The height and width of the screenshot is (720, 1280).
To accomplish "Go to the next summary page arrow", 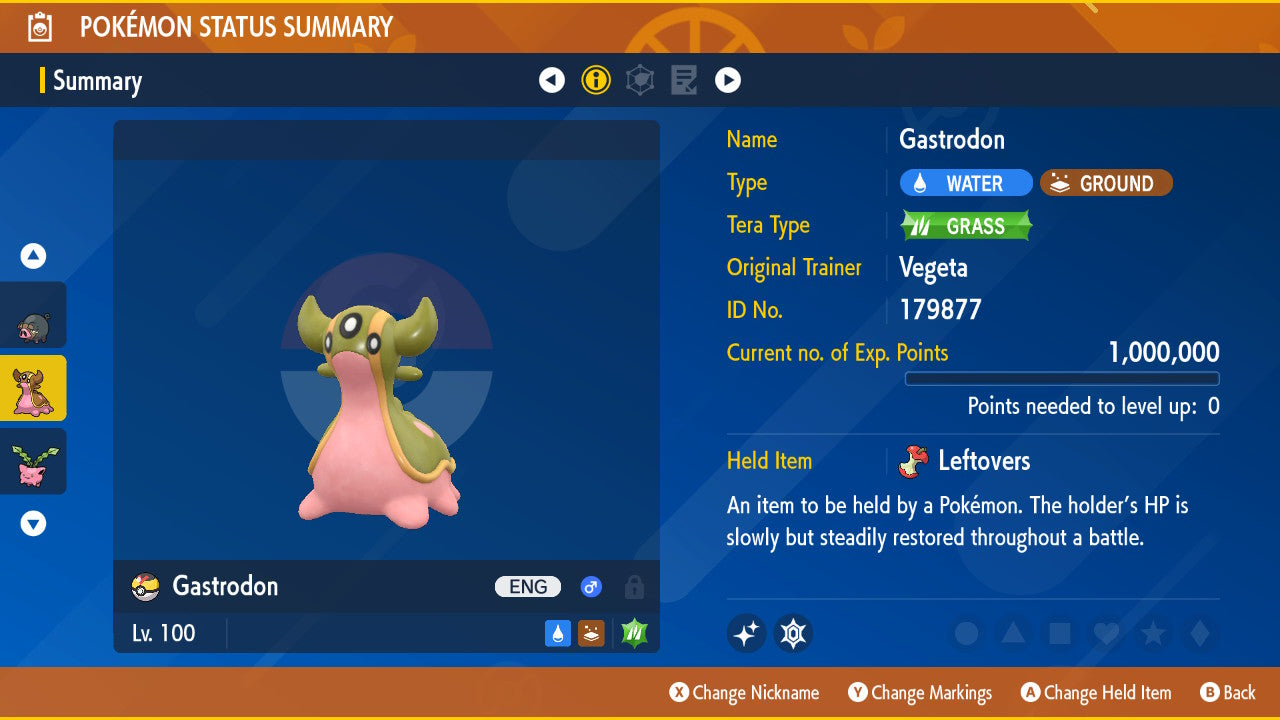I will point(728,80).
